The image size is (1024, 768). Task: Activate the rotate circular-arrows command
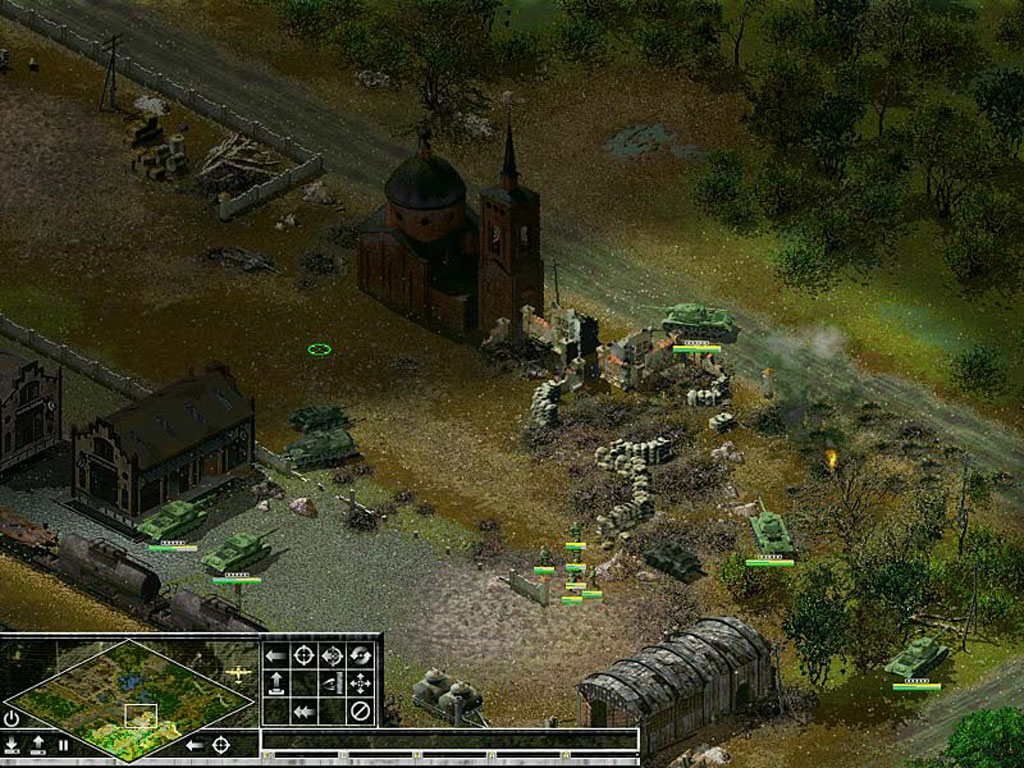click(x=360, y=656)
